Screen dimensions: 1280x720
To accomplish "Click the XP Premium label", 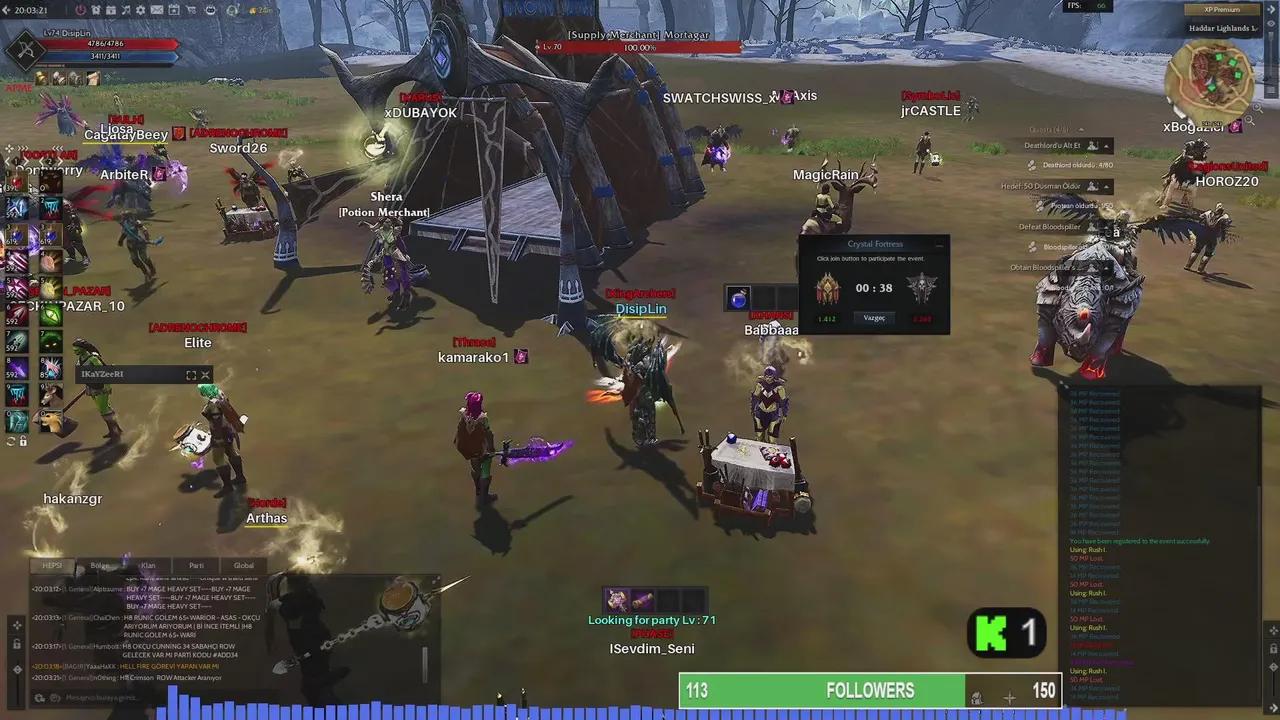I will [x=1223, y=9].
